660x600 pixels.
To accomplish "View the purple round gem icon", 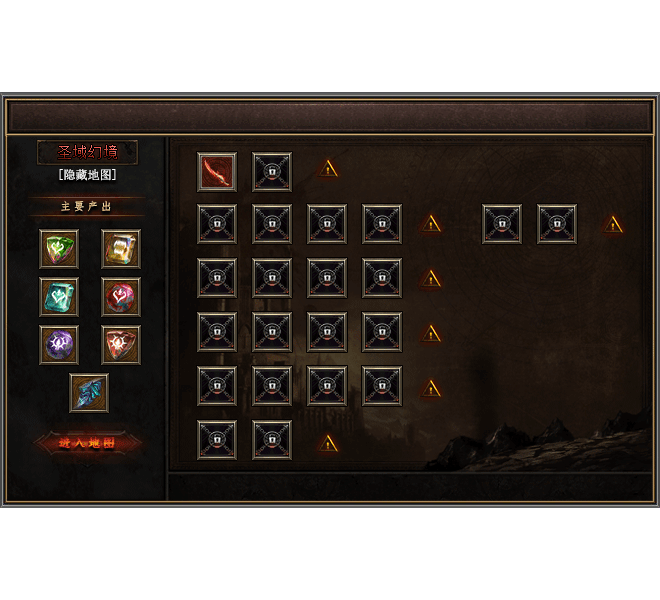I will point(59,345).
